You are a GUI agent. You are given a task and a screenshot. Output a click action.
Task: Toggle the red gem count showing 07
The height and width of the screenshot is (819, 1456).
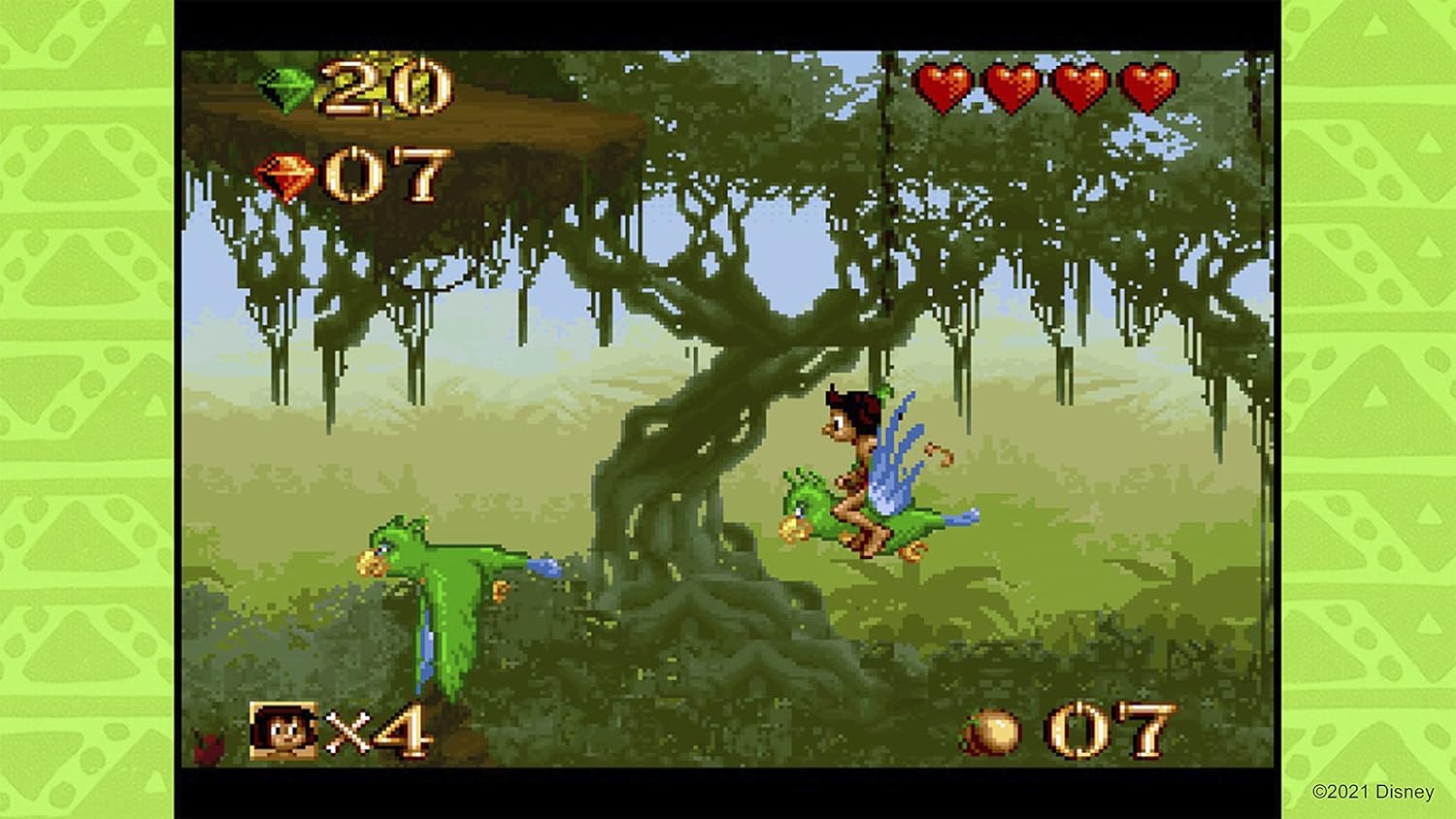388,175
